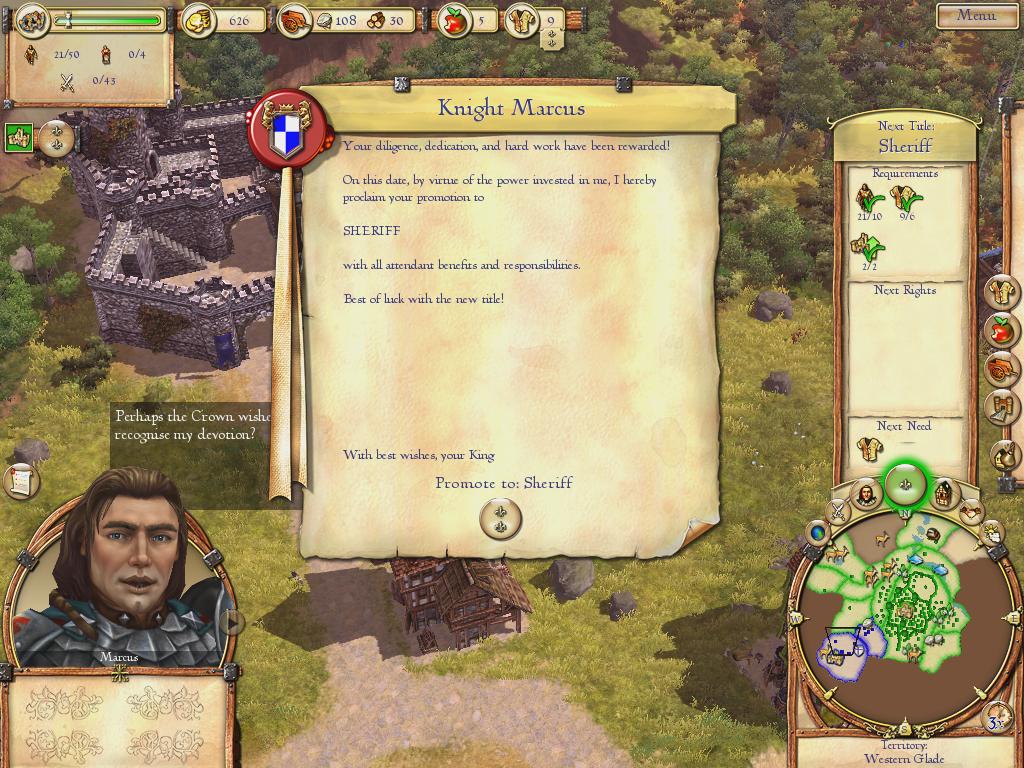Select the knight portrait button above the minimap
Image resolution: width=1024 pixels, height=768 pixels.
[866, 494]
